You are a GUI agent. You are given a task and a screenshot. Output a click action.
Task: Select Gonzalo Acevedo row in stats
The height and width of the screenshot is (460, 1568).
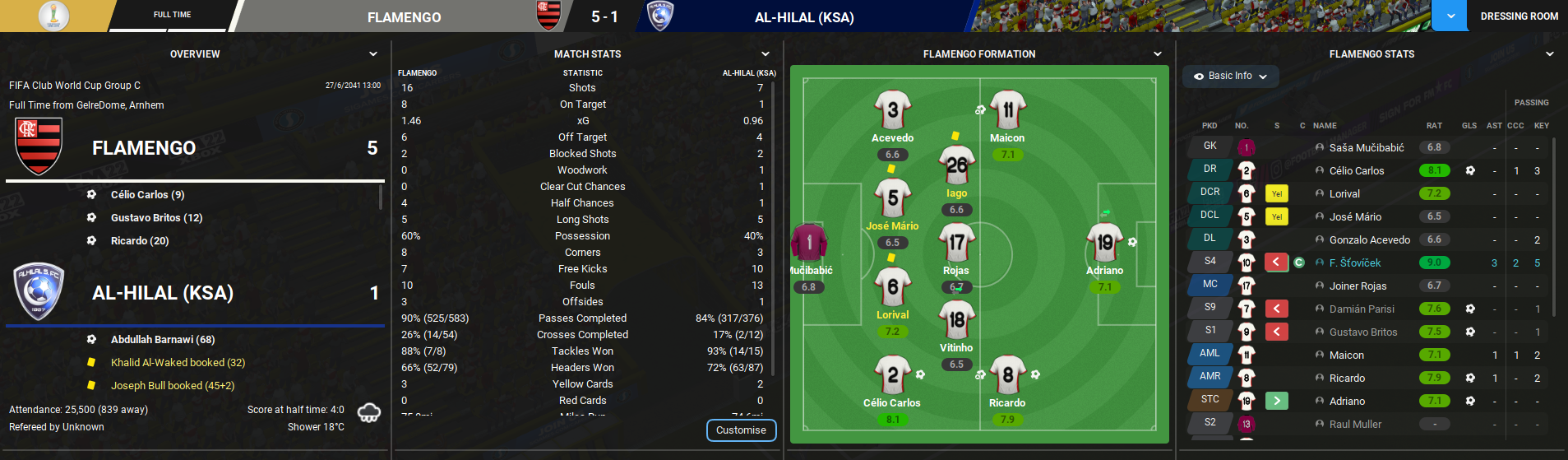point(1369,240)
